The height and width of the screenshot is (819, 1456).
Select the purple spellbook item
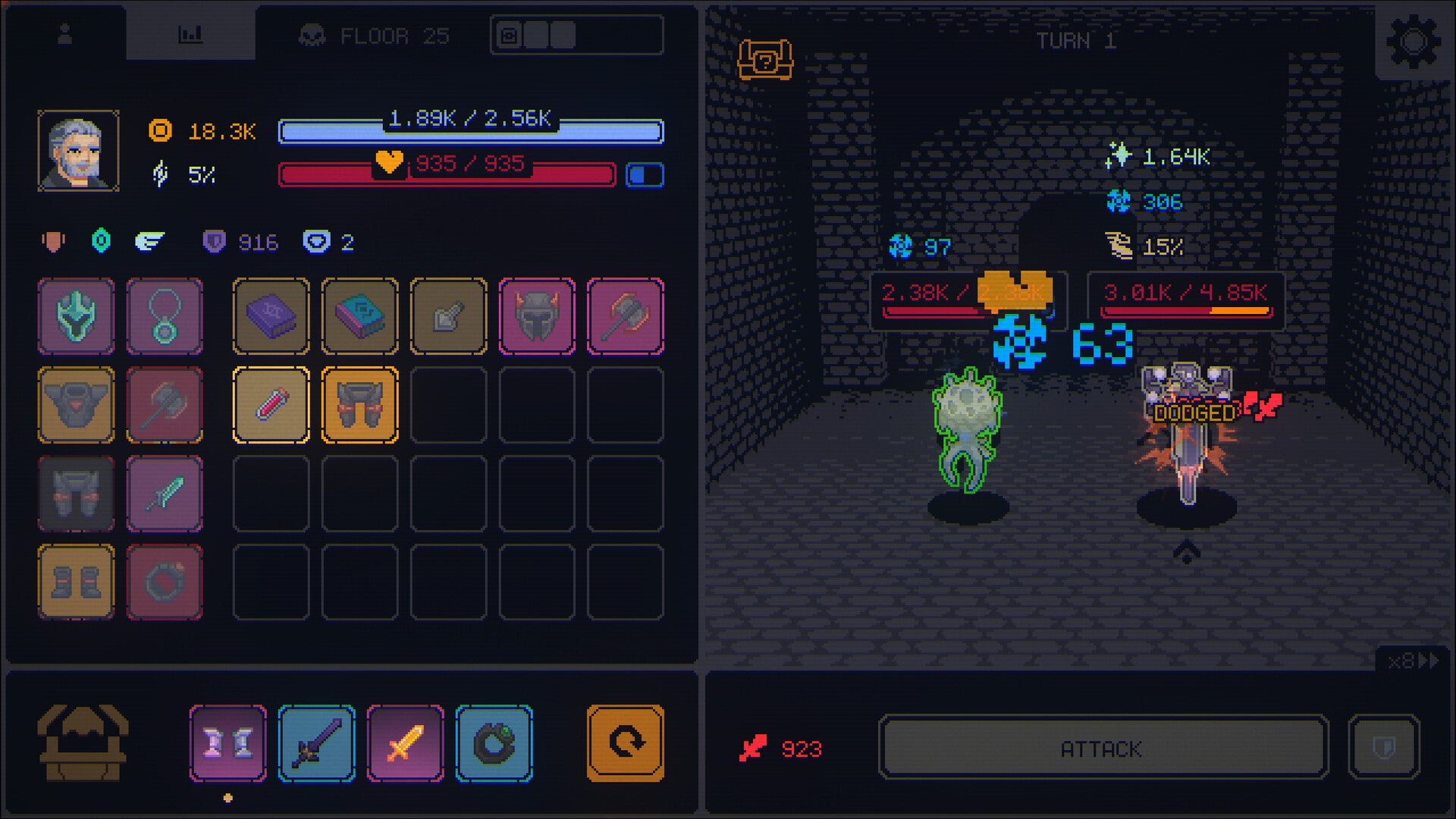271,316
